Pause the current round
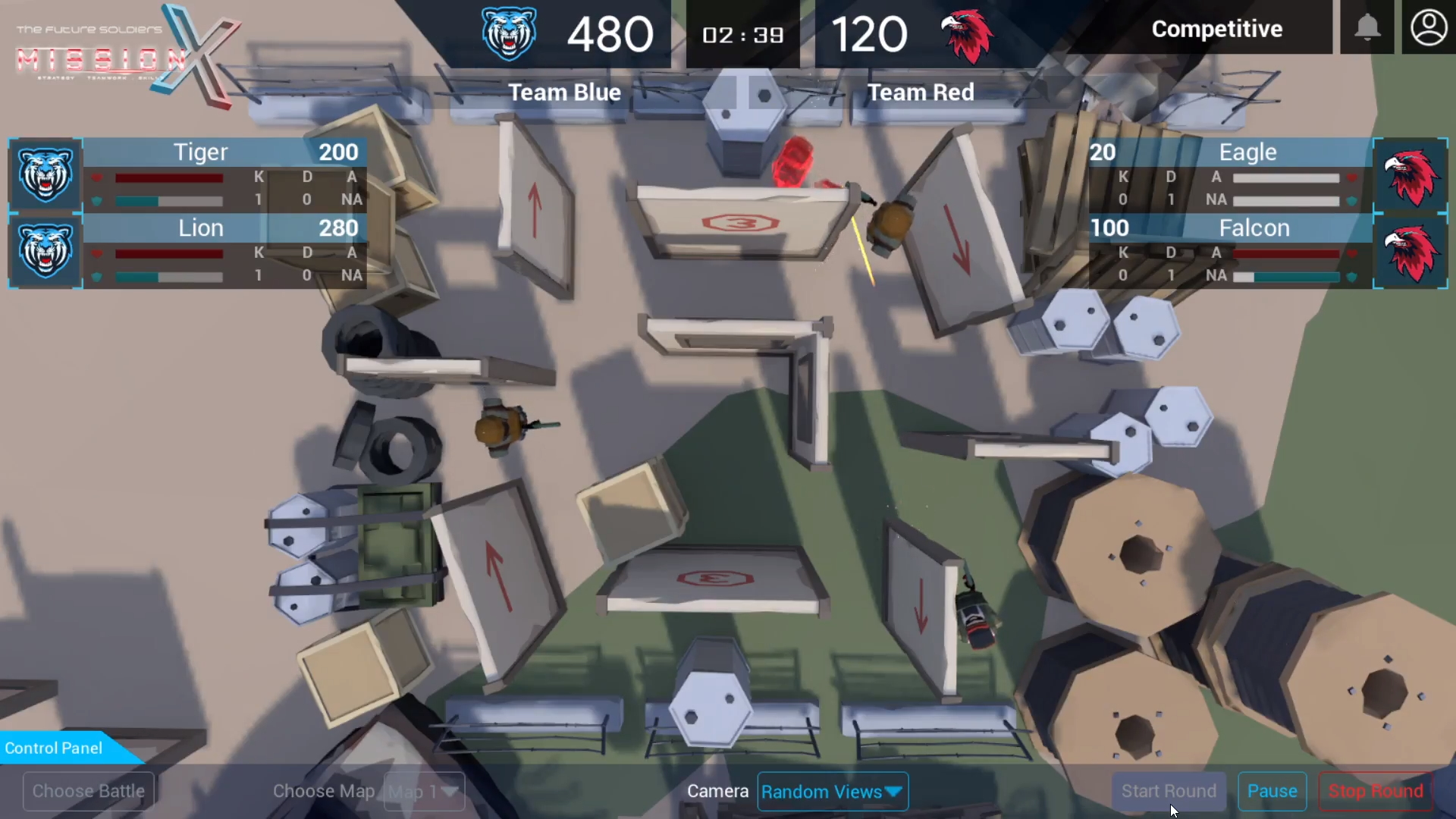The image size is (1456, 819). (1272, 791)
